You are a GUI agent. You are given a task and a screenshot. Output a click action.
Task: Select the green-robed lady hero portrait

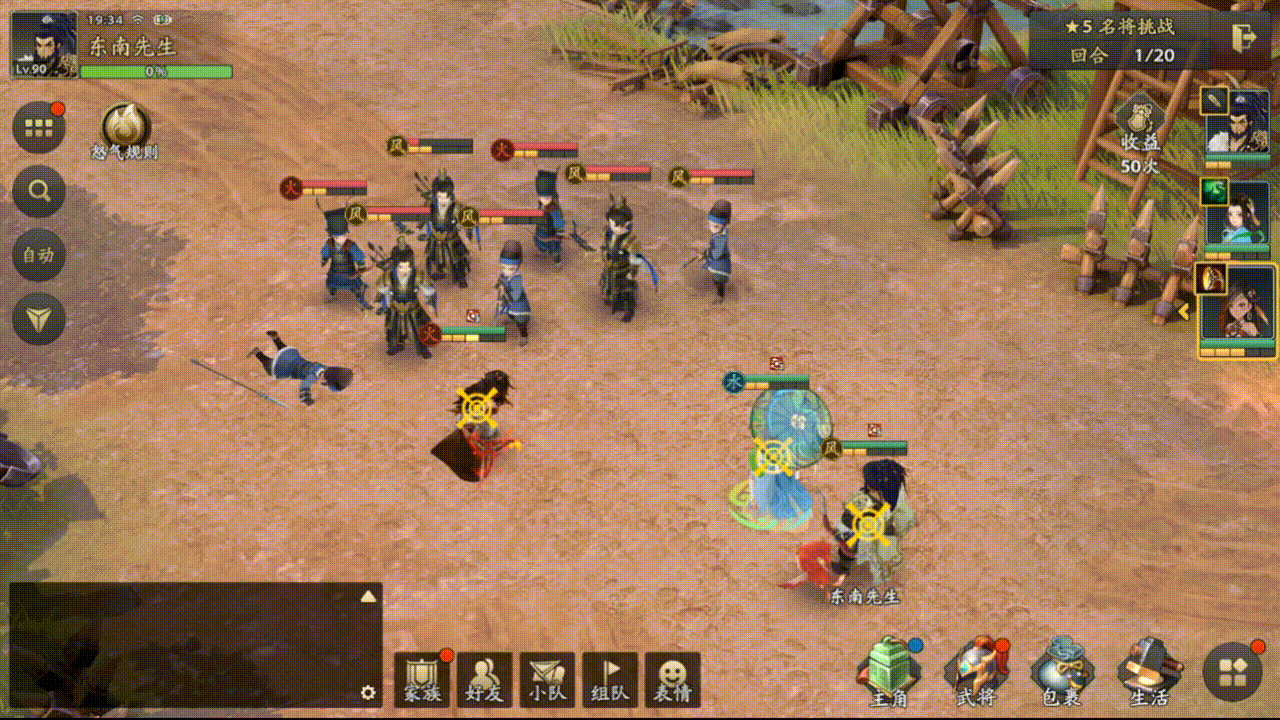coord(1237,215)
